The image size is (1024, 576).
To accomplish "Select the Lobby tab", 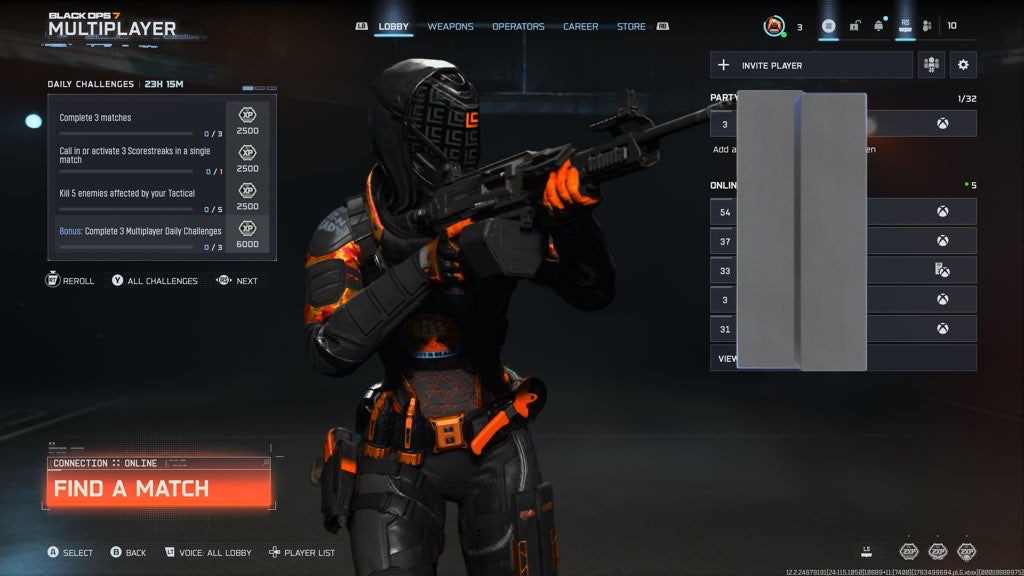I will (x=394, y=27).
